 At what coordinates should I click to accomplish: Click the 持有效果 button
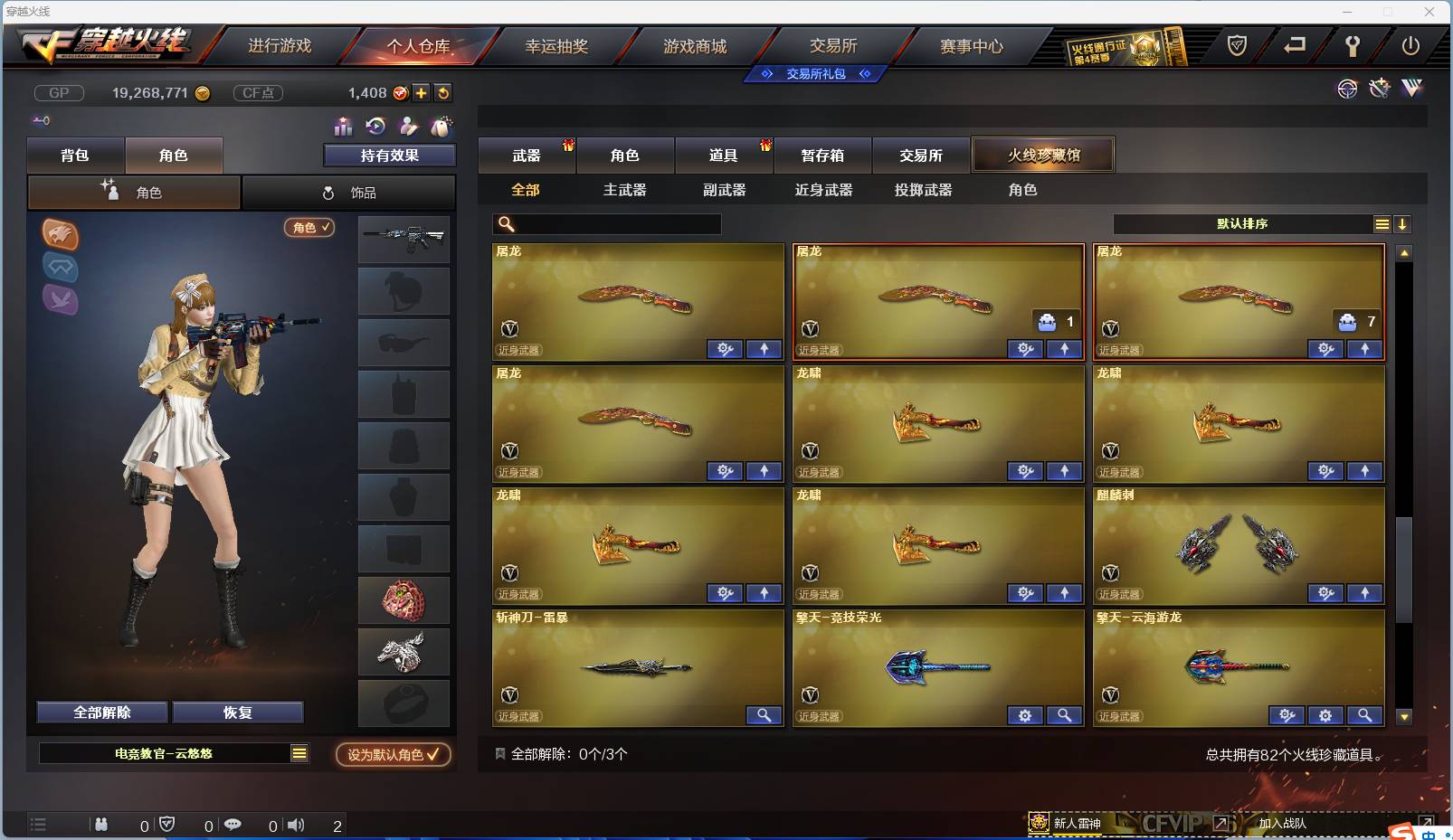click(389, 155)
